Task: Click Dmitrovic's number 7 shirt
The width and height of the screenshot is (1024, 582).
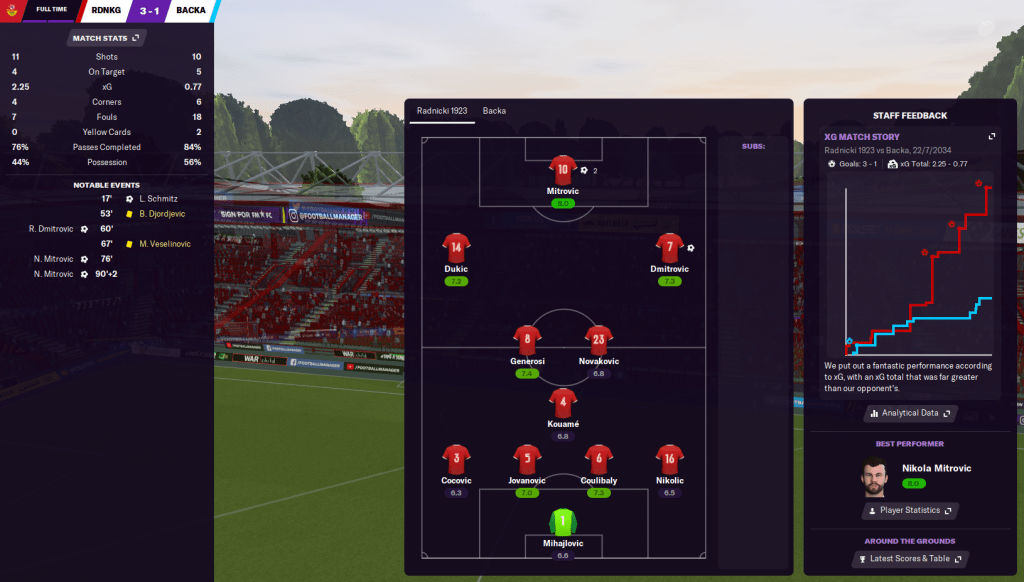Action: [669, 248]
